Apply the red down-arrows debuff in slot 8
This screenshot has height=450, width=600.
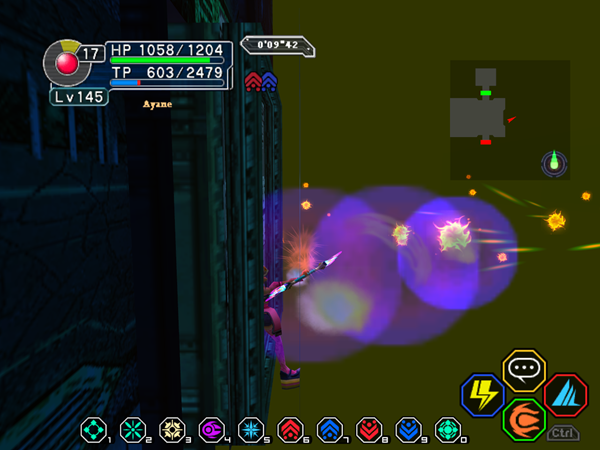(x=369, y=430)
